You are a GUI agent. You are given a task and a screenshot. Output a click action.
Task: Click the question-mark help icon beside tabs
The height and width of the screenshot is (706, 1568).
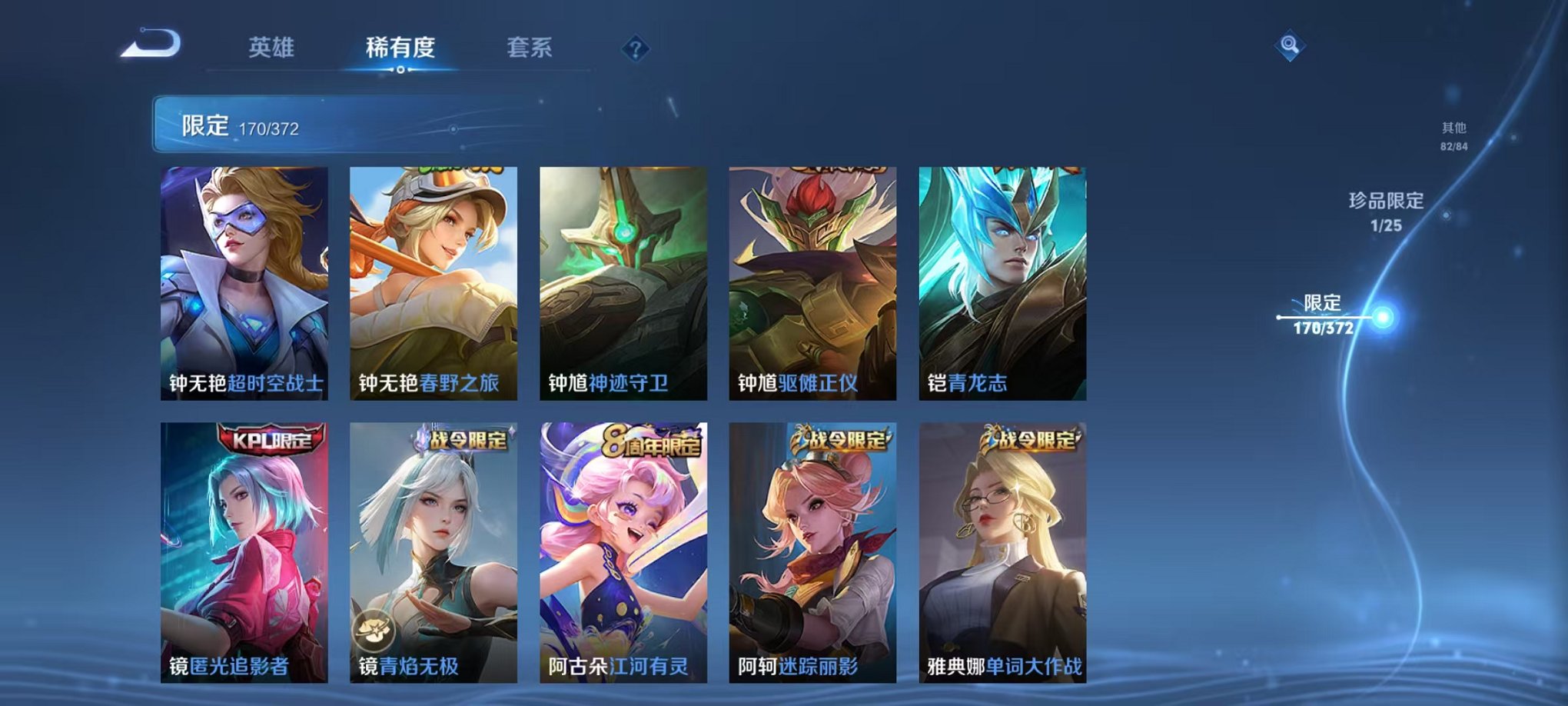click(634, 50)
